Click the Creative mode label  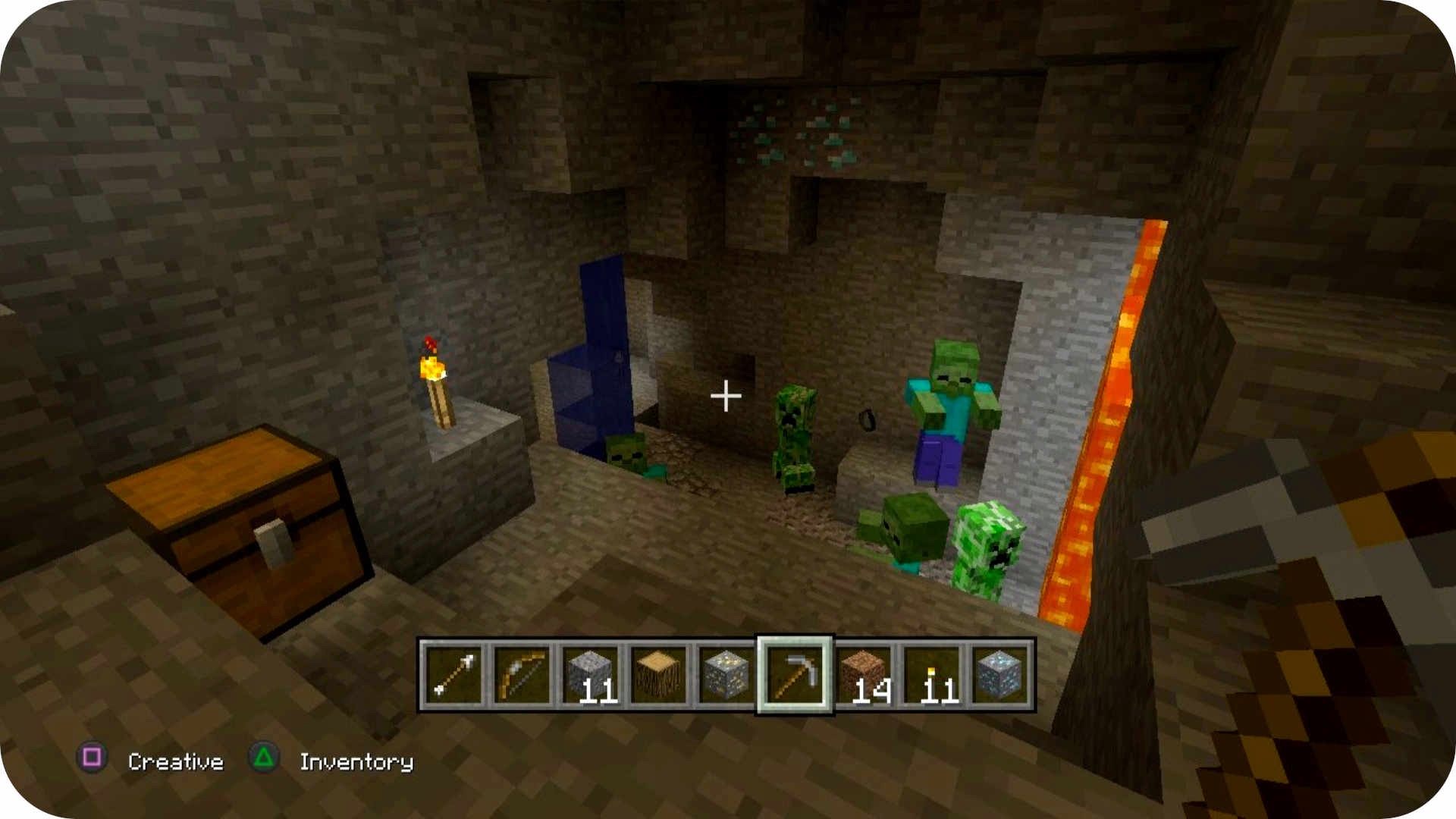coord(176,762)
